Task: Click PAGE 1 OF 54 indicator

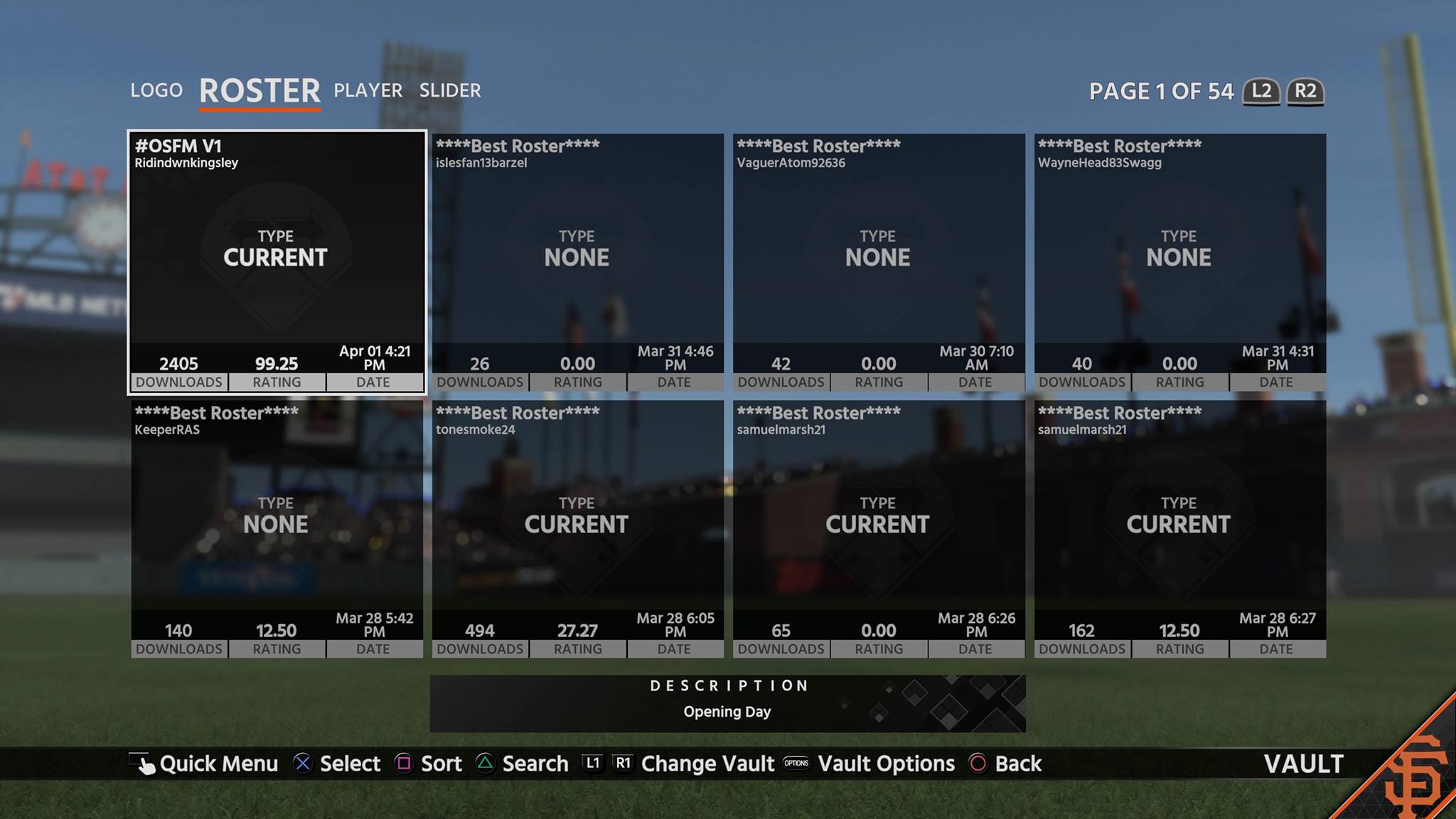Action: click(x=1162, y=92)
